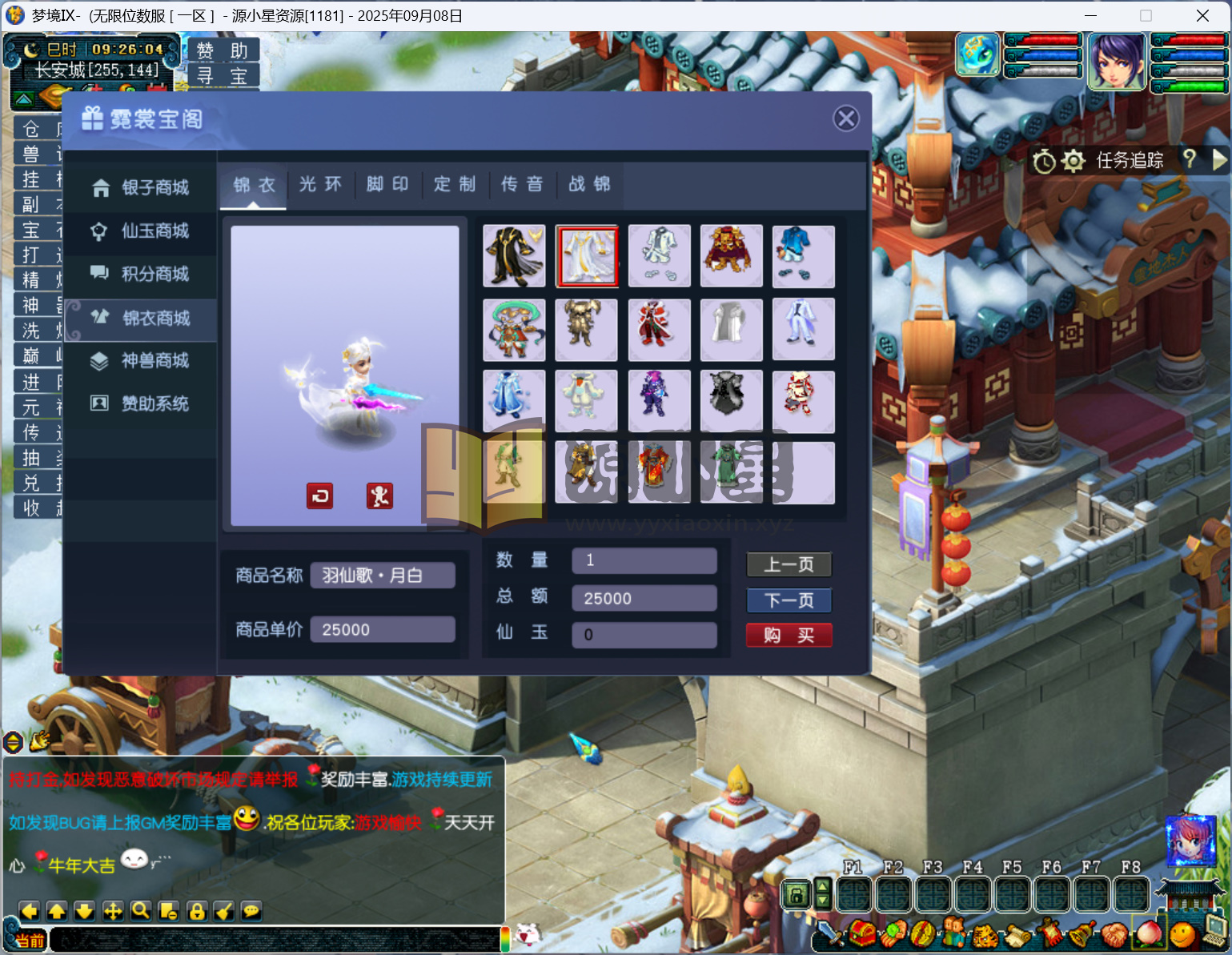This screenshot has height=955, width=1232.
Task: Toggle the lock icon in the chat toolbar
Action: [196, 910]
